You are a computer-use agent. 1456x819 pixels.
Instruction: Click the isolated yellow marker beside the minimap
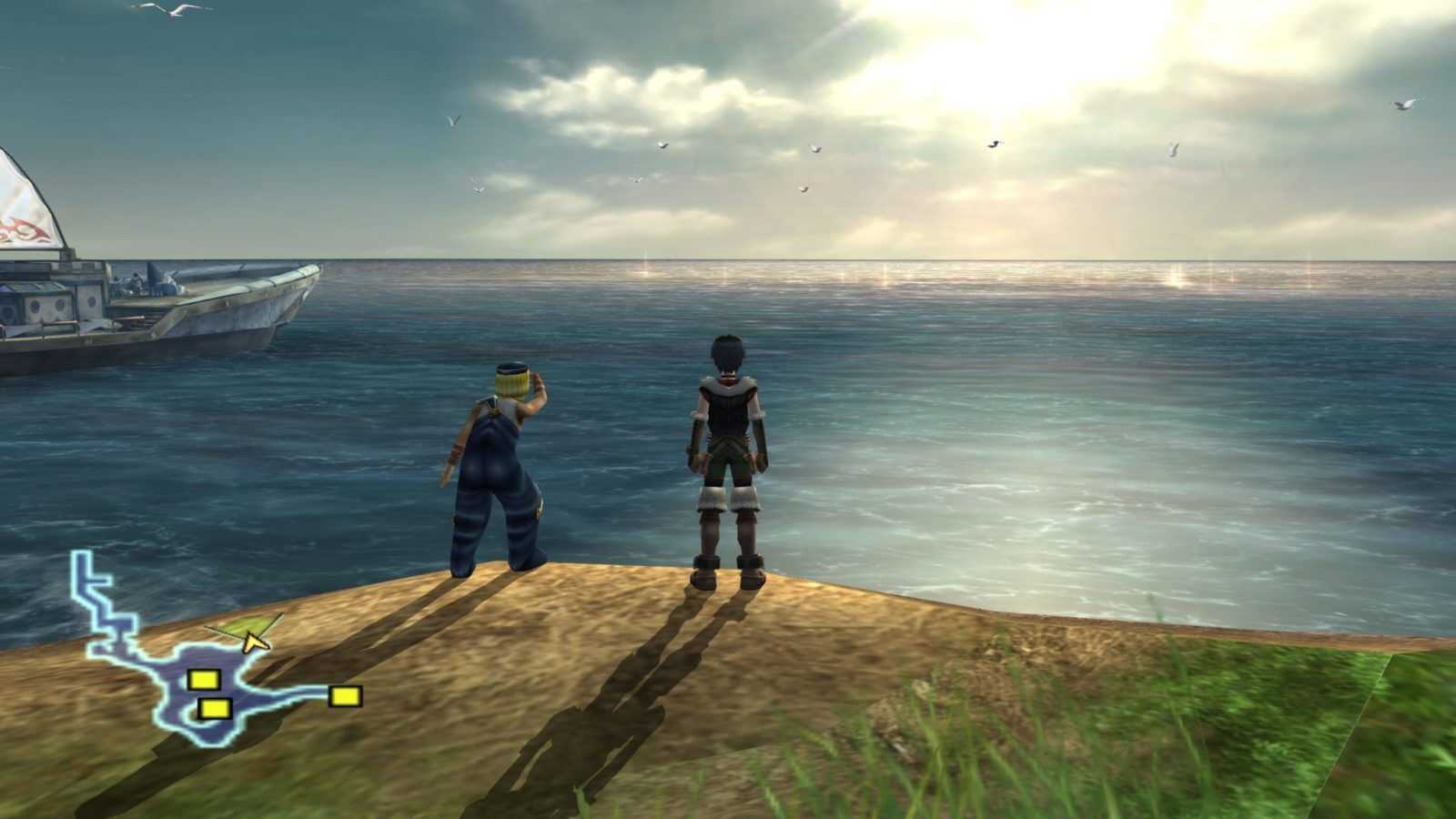[345, 696]
